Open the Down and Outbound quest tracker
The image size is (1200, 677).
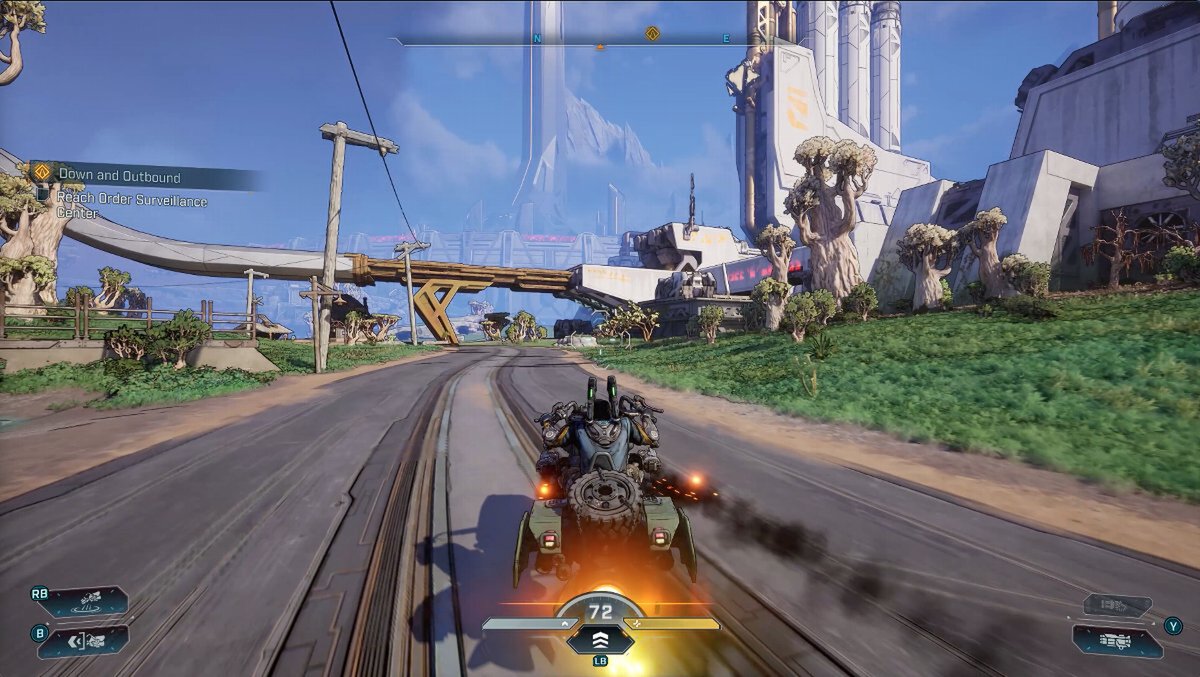point(120,177)
